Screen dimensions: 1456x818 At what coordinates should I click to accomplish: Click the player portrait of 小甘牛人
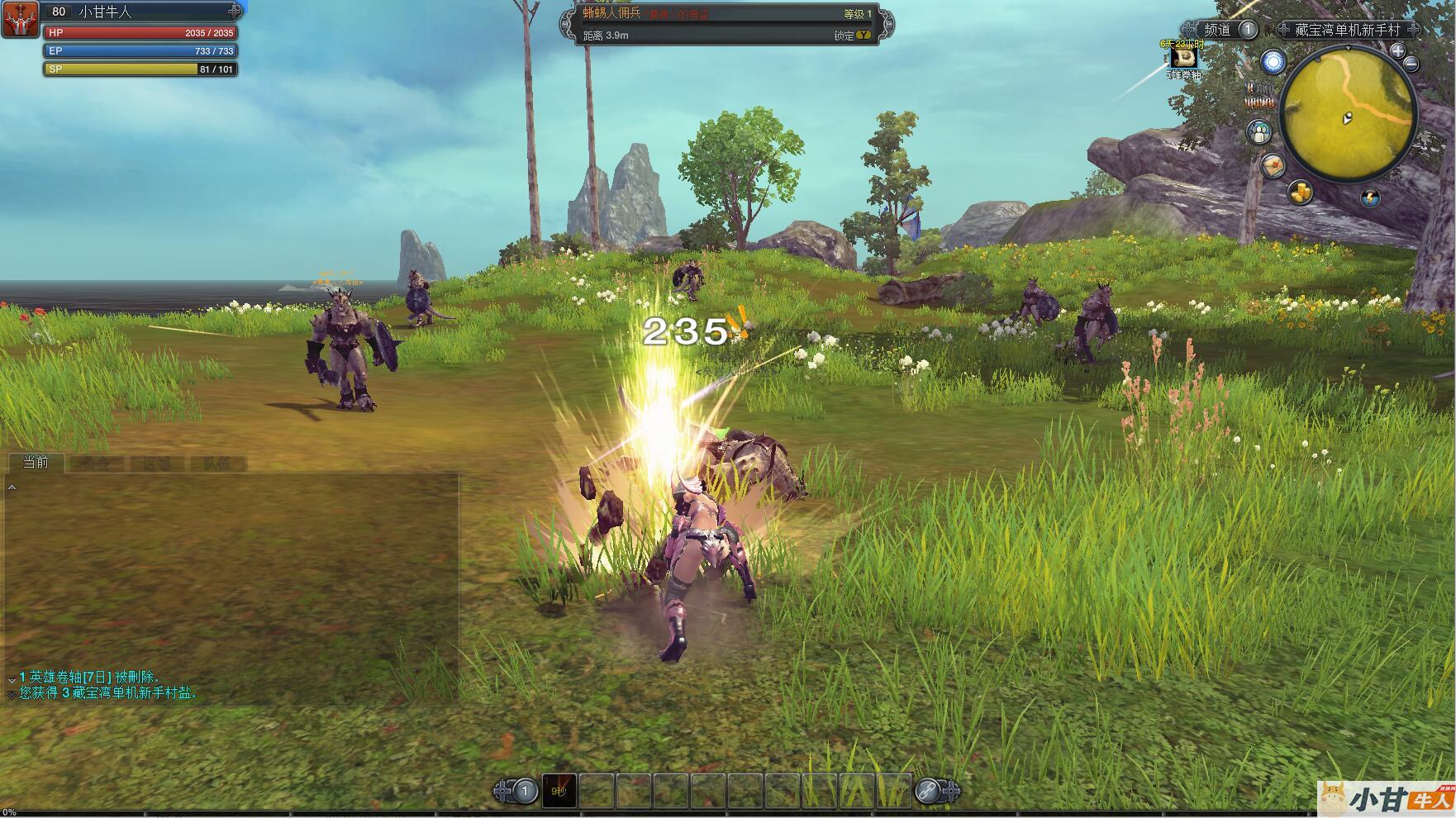[x=20, y=19]
